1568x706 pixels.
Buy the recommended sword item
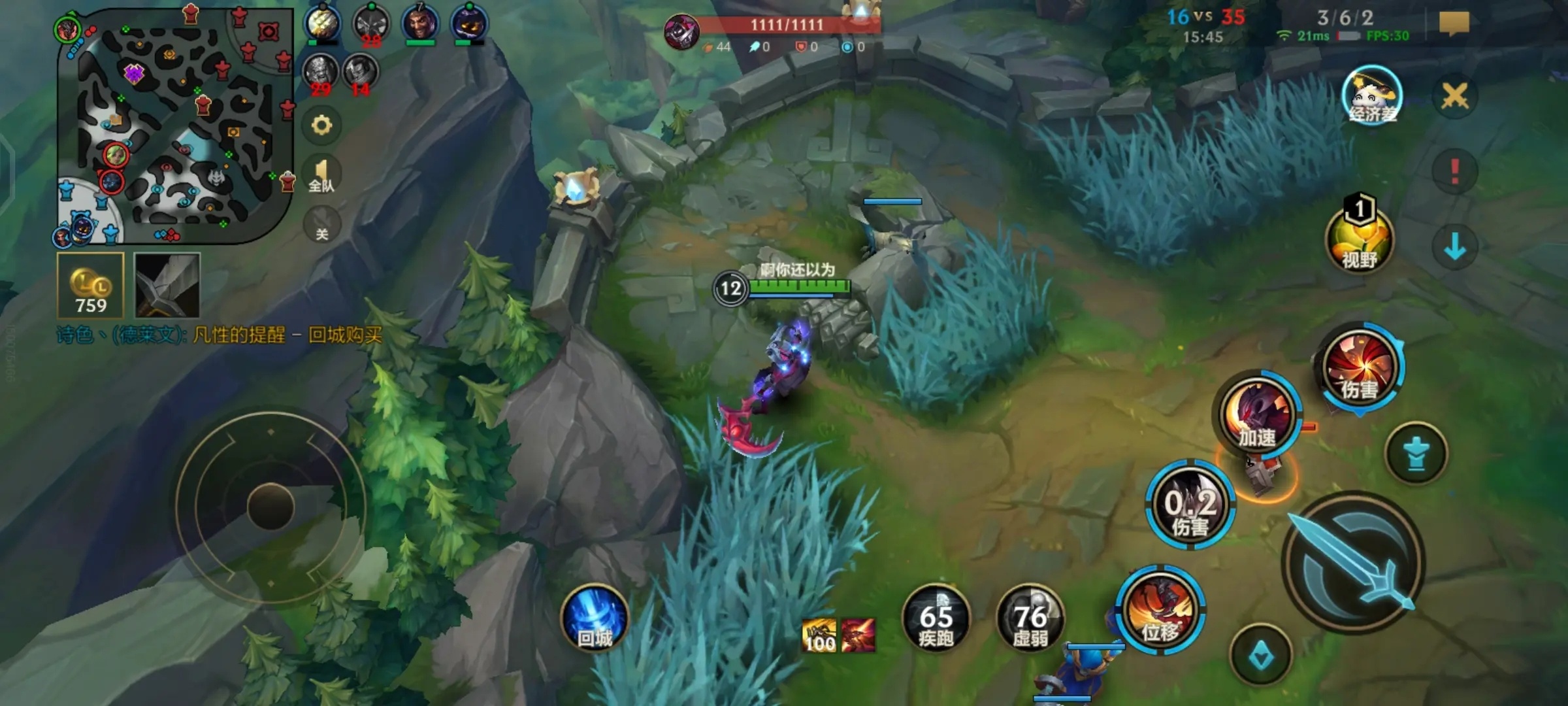pos(167,286)
